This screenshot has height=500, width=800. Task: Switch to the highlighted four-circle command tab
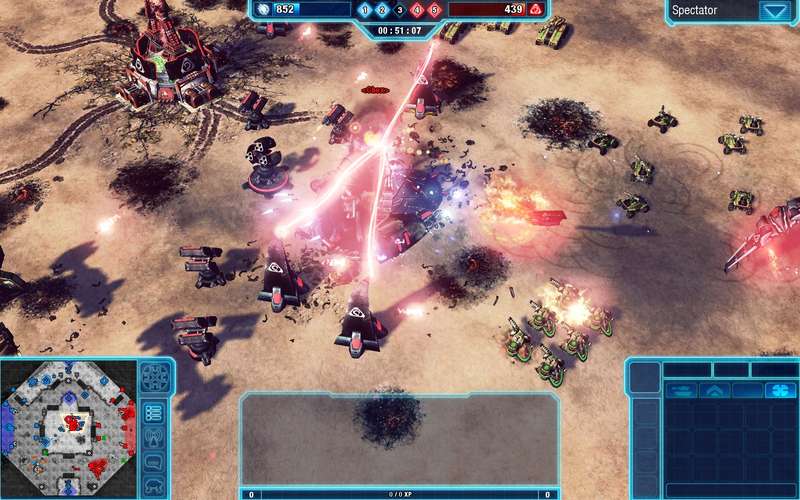coord(780,390)
